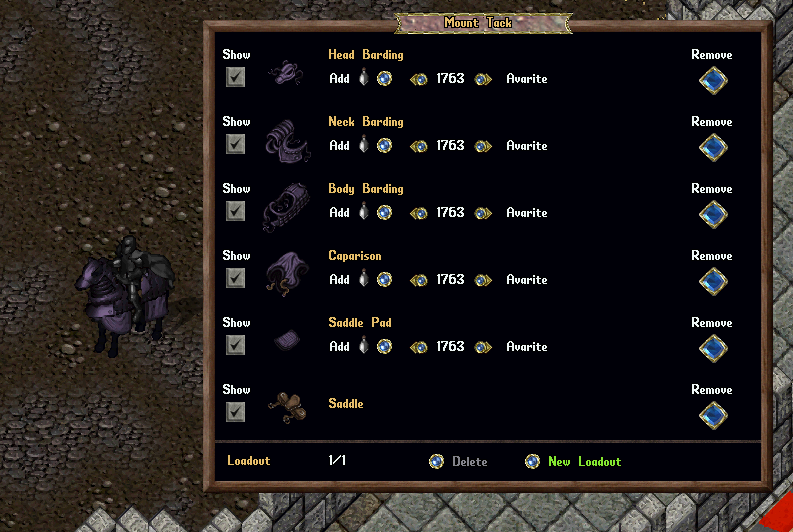The width and height of the screenshot is (793, 532).
Task: Select previous hue arrow for Neck Barding
Action: tap(419, 146)
